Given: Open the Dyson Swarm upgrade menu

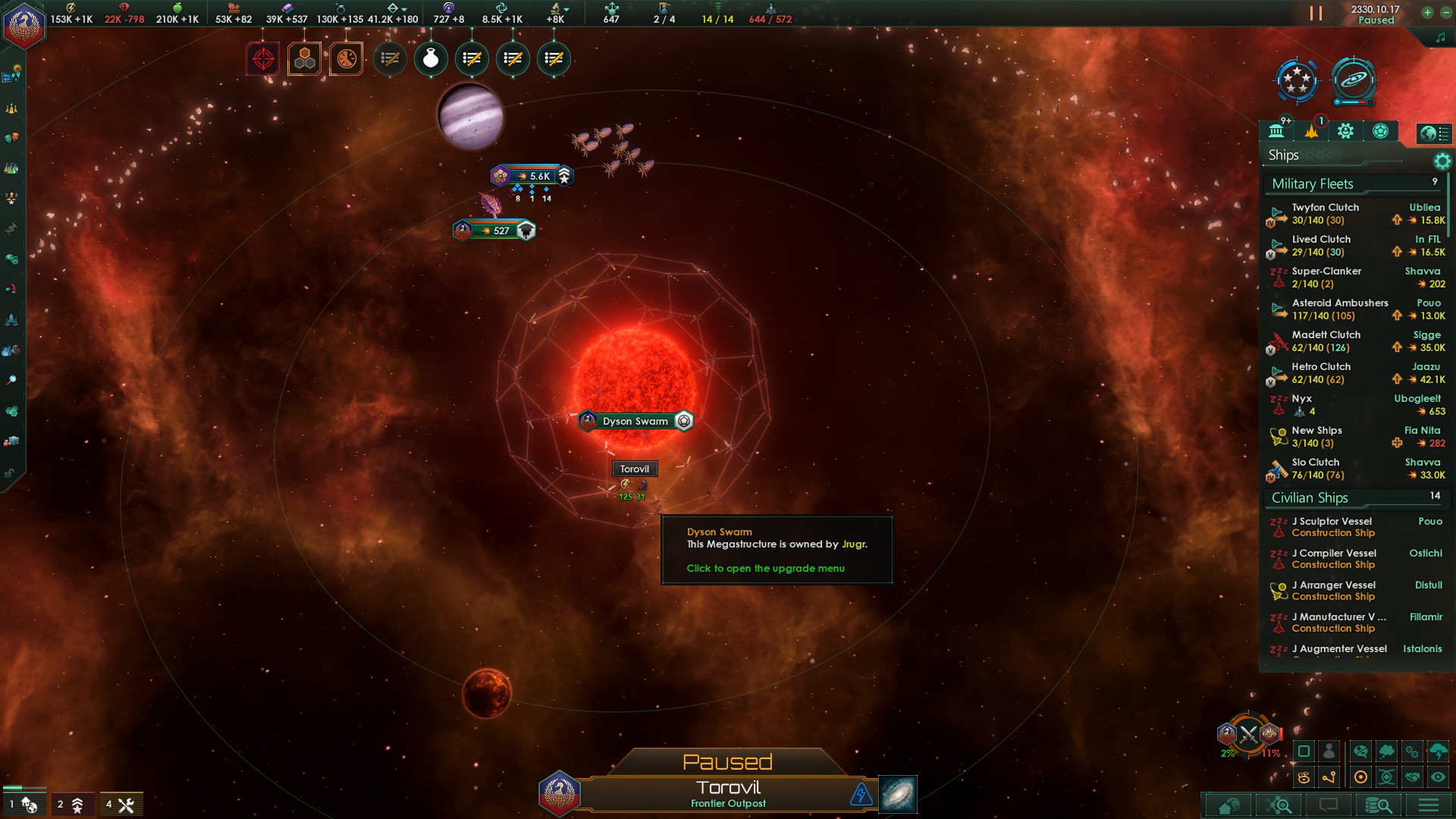Looking at the screenshot, I should tap(635, 421).
